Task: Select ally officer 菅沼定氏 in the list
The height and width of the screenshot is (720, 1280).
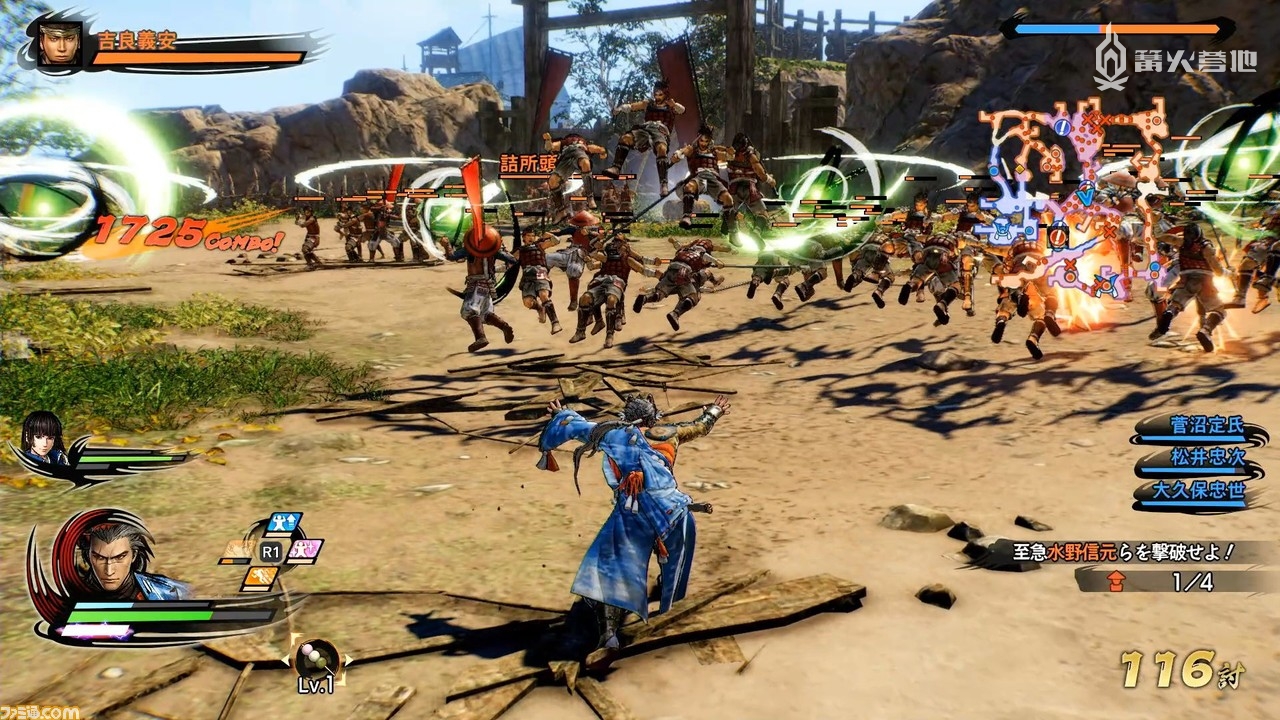Action: click(x=1206, y=425)
